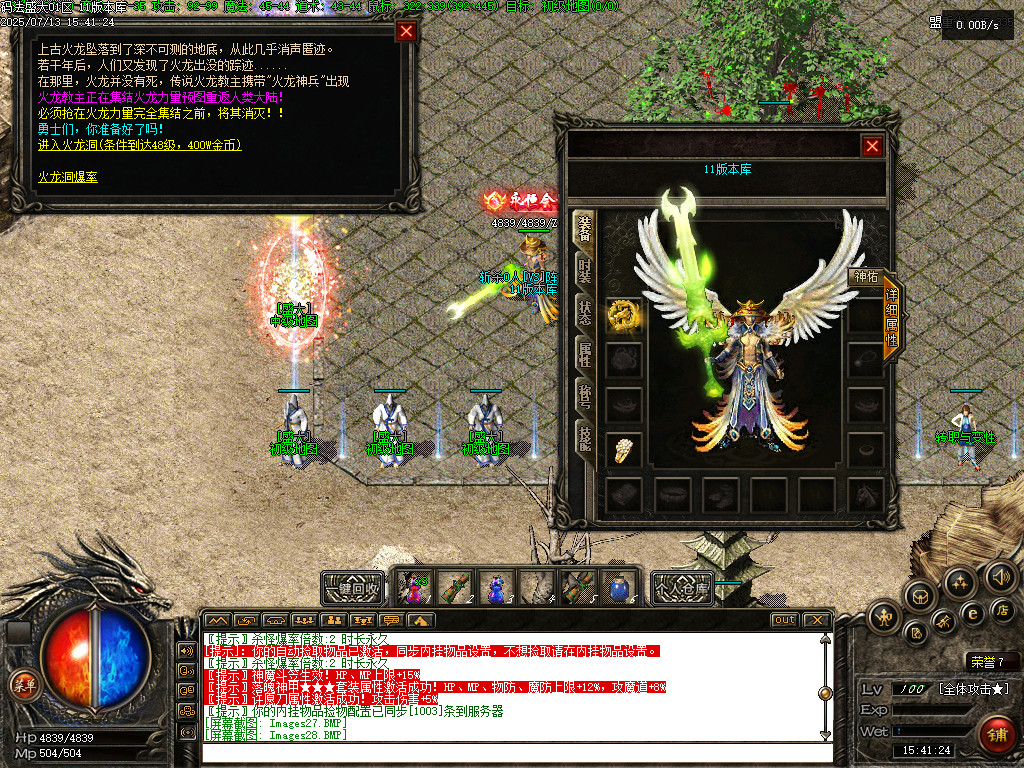
Task: Select the golden dragon medal equipment slot
Action: pyautogui.click(x=625, y=316)
